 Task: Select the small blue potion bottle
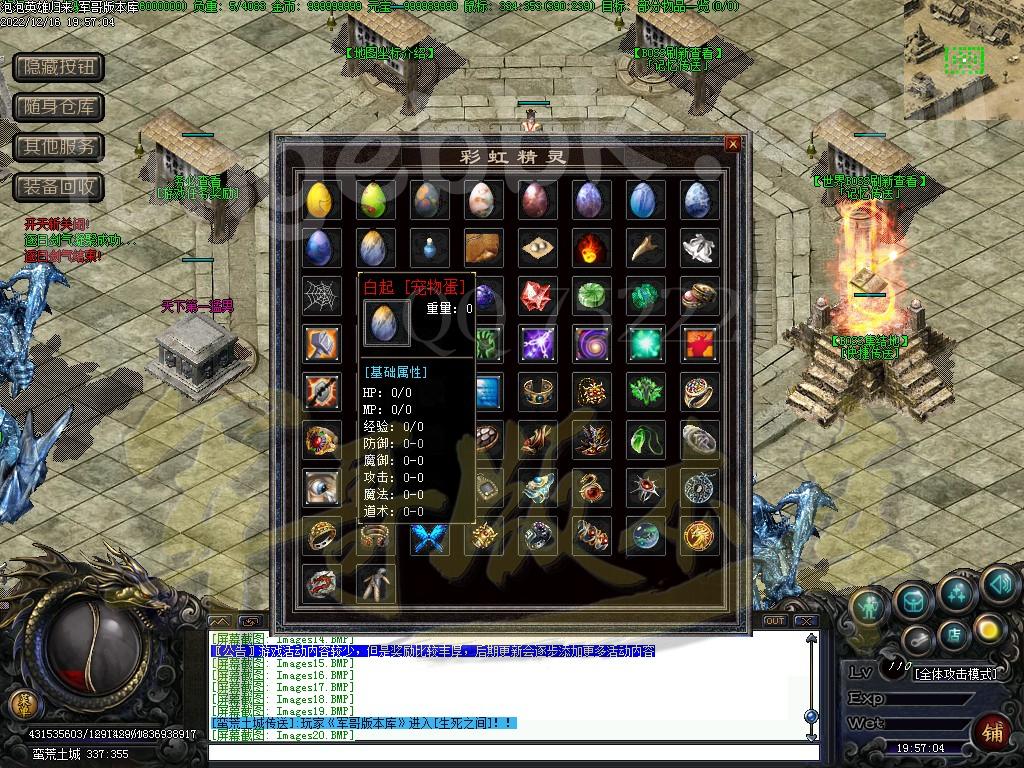point(428,247)
